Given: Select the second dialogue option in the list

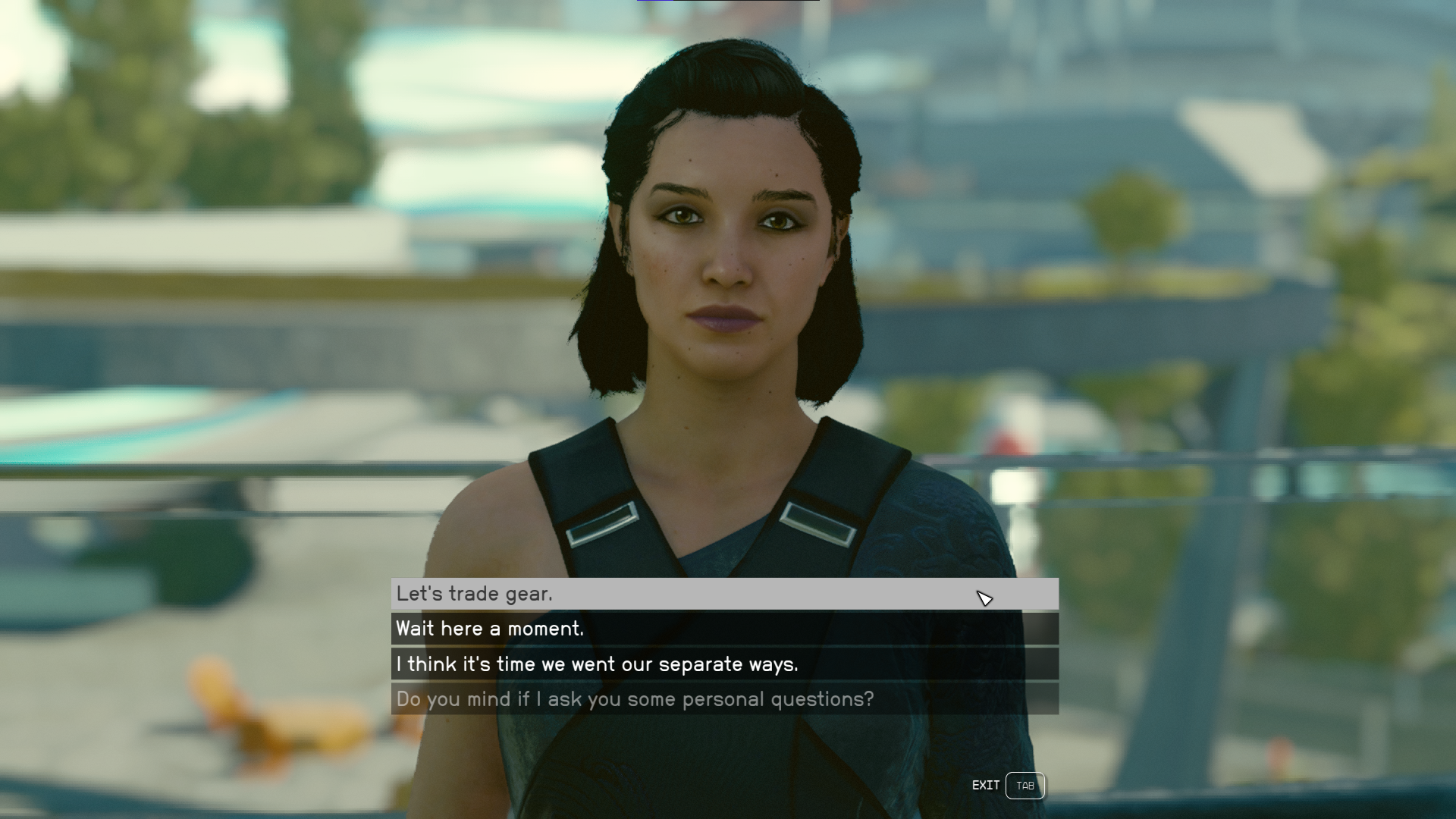Looking at the screenshot, I should pyautogui.click(x=723, y=629).
